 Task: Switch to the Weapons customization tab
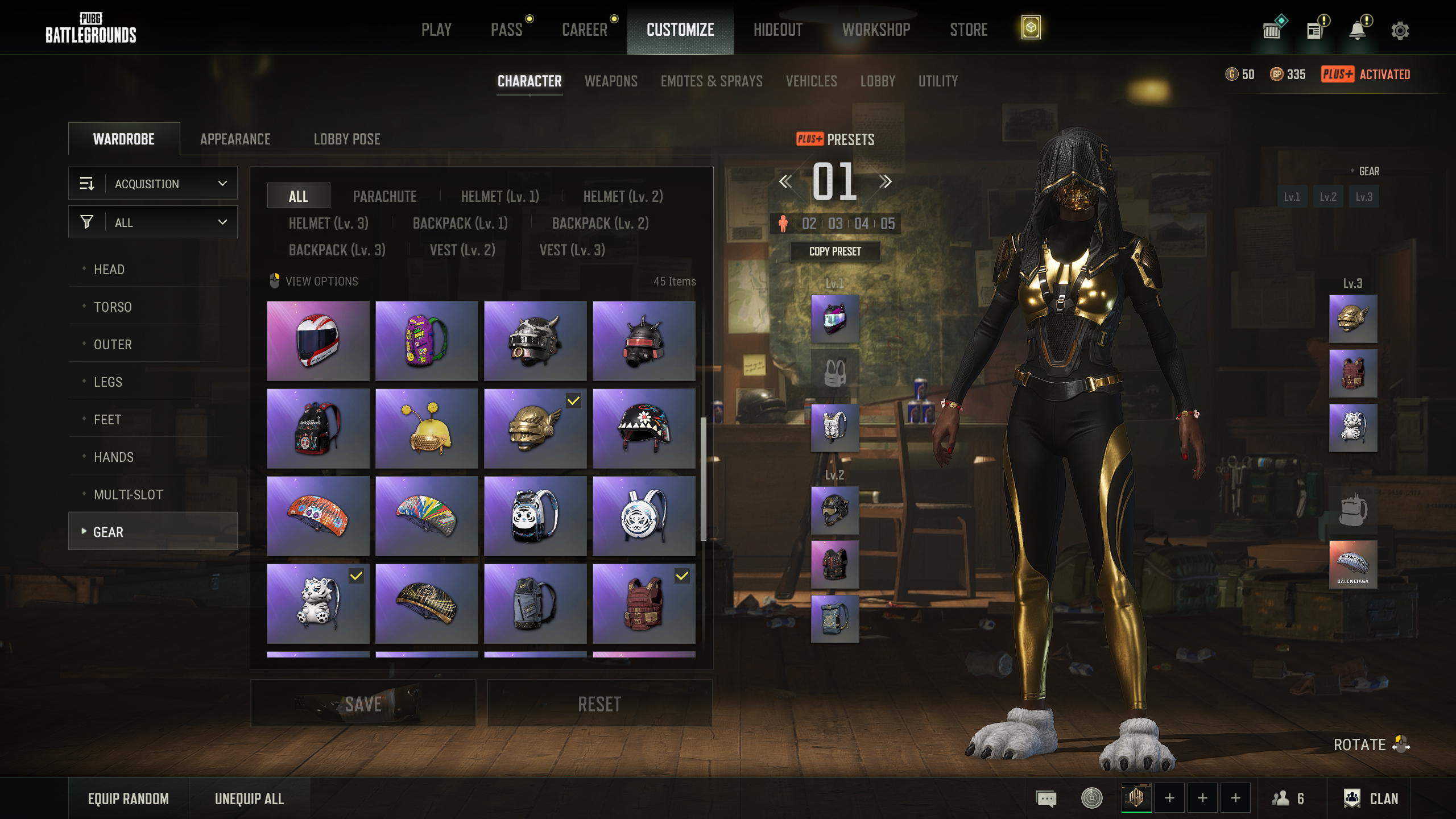click(611, 81)
